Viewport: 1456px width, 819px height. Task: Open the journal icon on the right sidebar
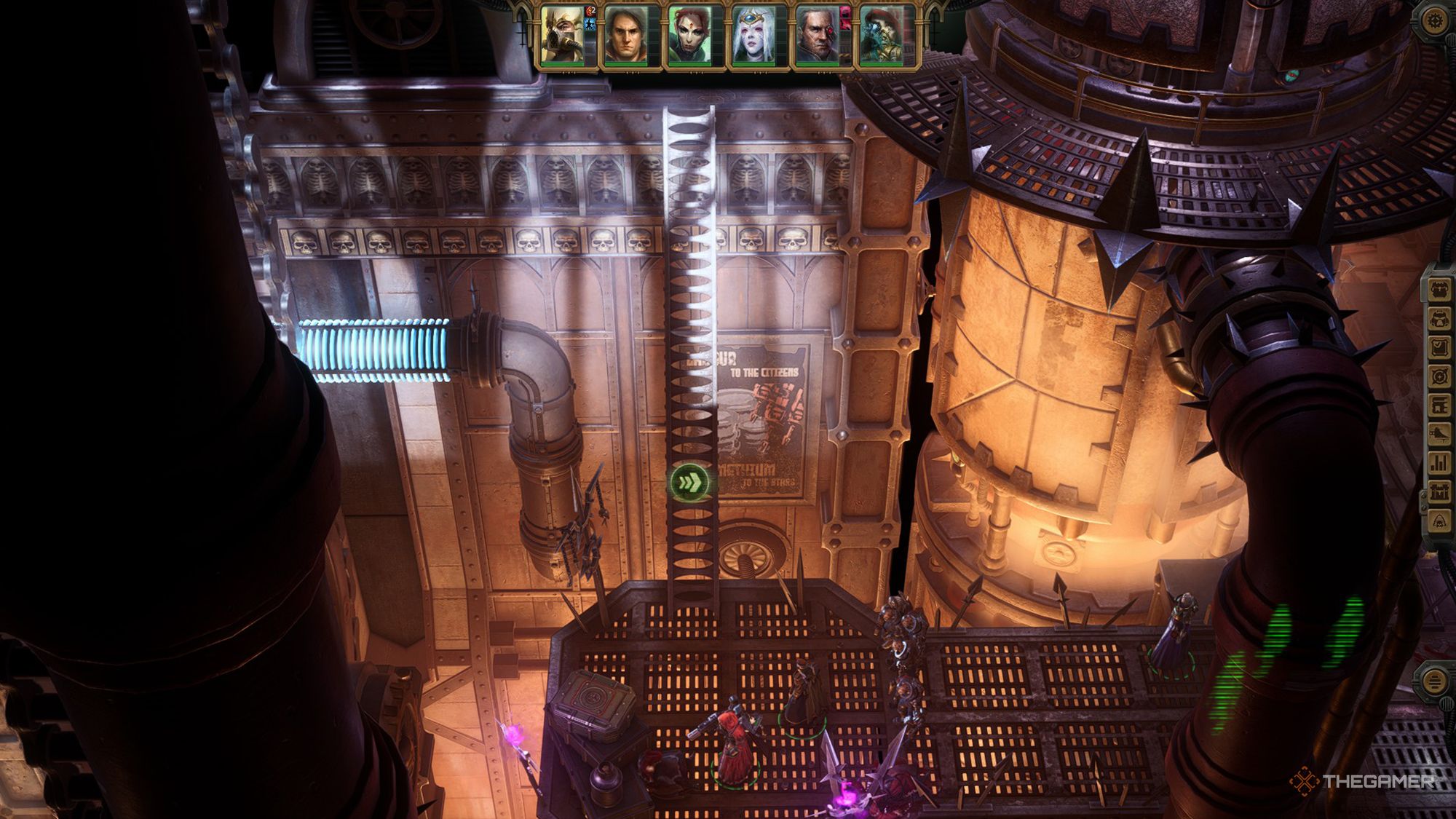[x=1440, y=347]
